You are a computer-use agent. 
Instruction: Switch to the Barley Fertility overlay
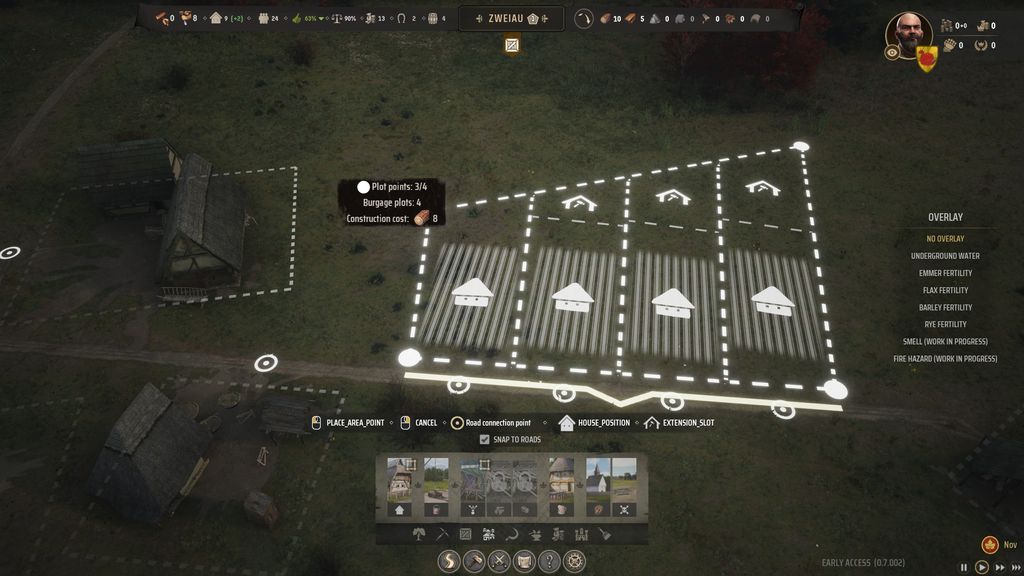[x=945, y=307]
